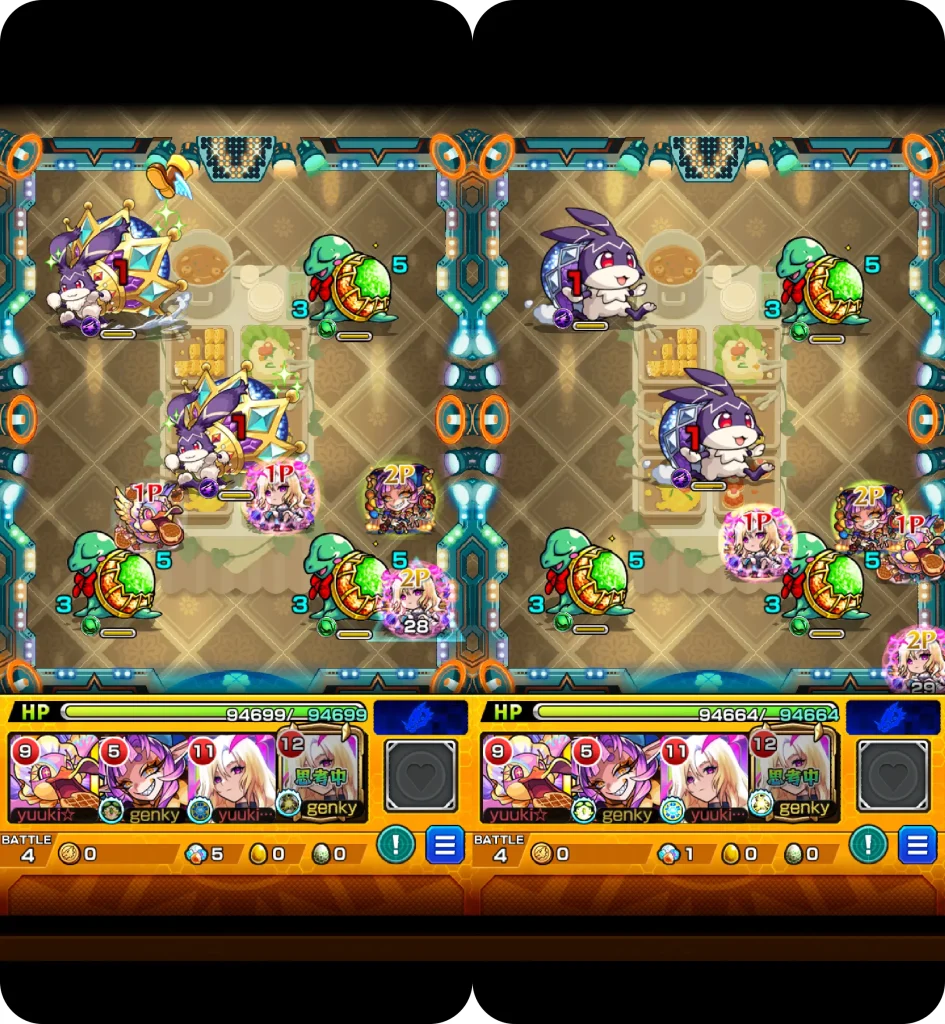This screenshot has width=945, height=1024.
Task: Select purple-haired genky portrait with 5 in left party
Action: coord(140,778)
